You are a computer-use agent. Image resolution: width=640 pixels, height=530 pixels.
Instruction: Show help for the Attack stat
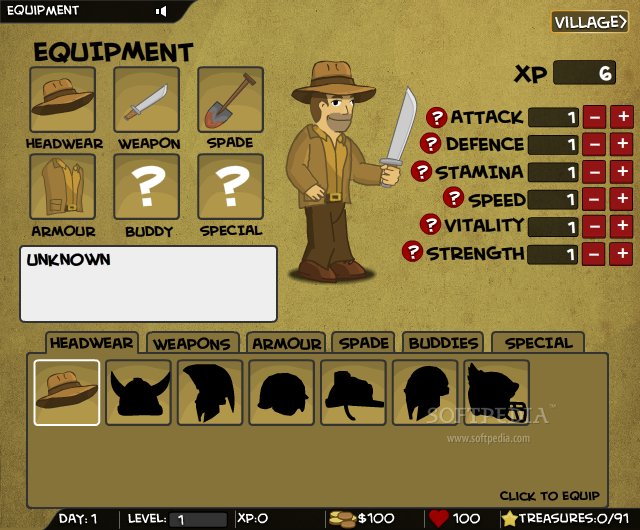tap(436, 117)
